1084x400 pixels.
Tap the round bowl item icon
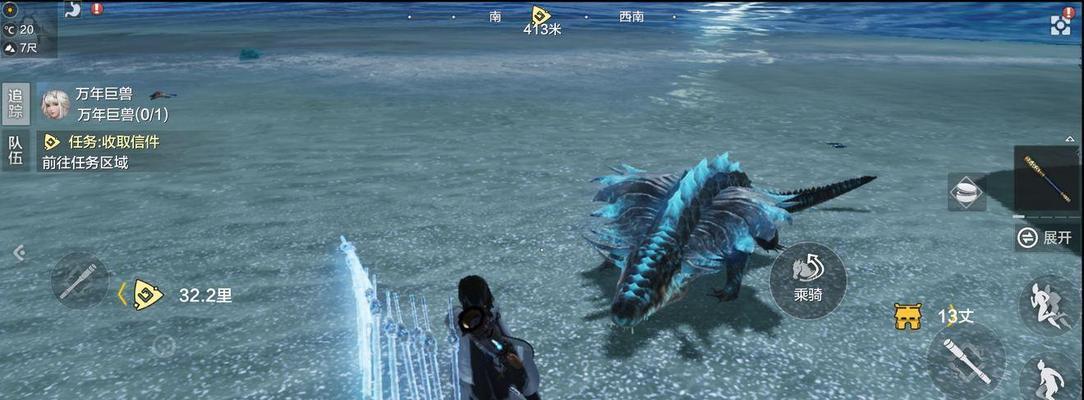coord(966,192)
